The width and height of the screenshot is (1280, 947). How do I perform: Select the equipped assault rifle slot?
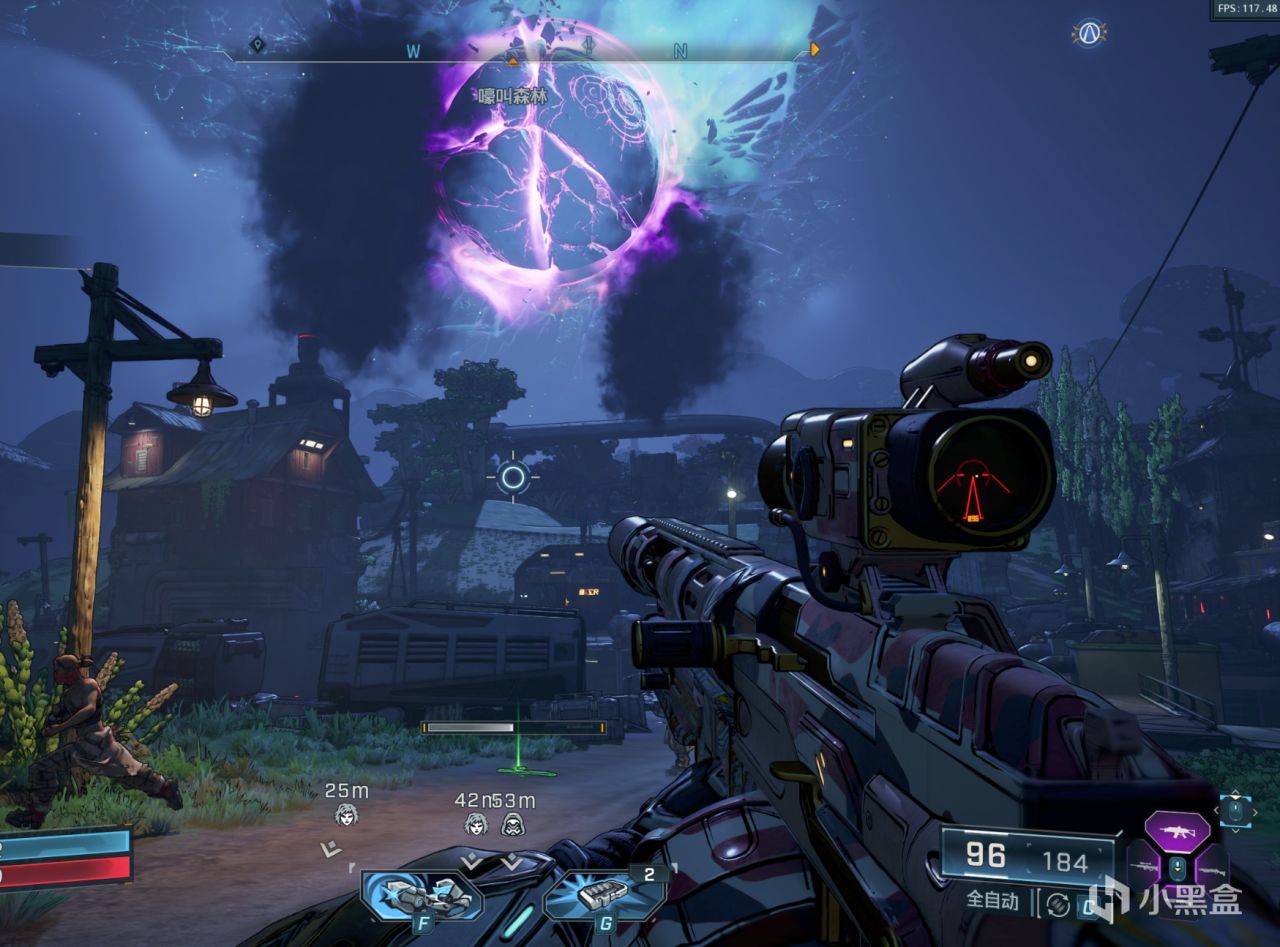[x=1177, y=830]
